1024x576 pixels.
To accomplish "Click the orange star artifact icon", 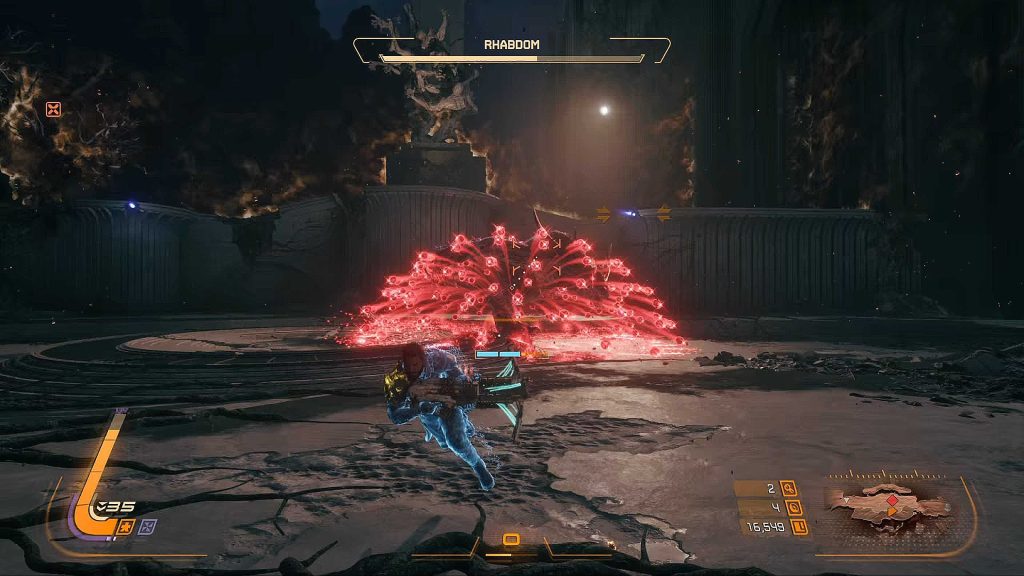I will coord(127,526).
